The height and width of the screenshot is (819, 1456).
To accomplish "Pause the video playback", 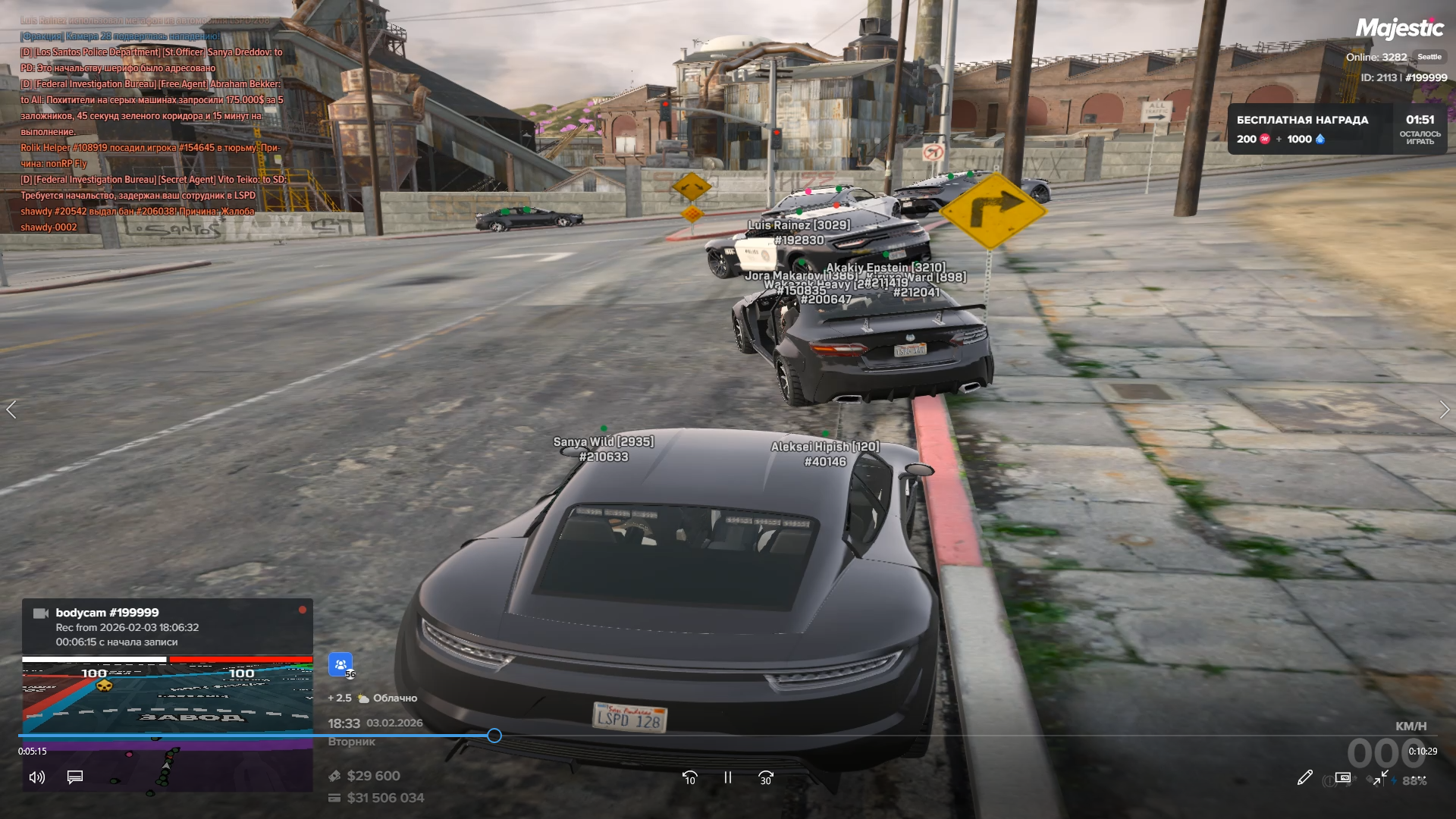I will pyautogui.click(x=727, y=777).
